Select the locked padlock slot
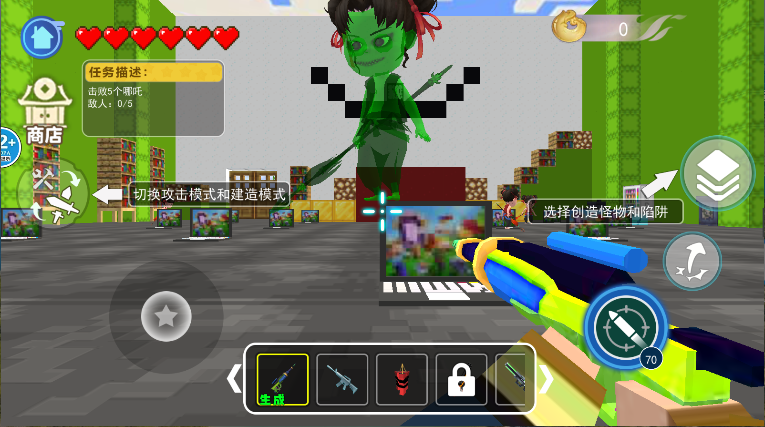Viewport: 765px width, 427px height. [461, 379]
